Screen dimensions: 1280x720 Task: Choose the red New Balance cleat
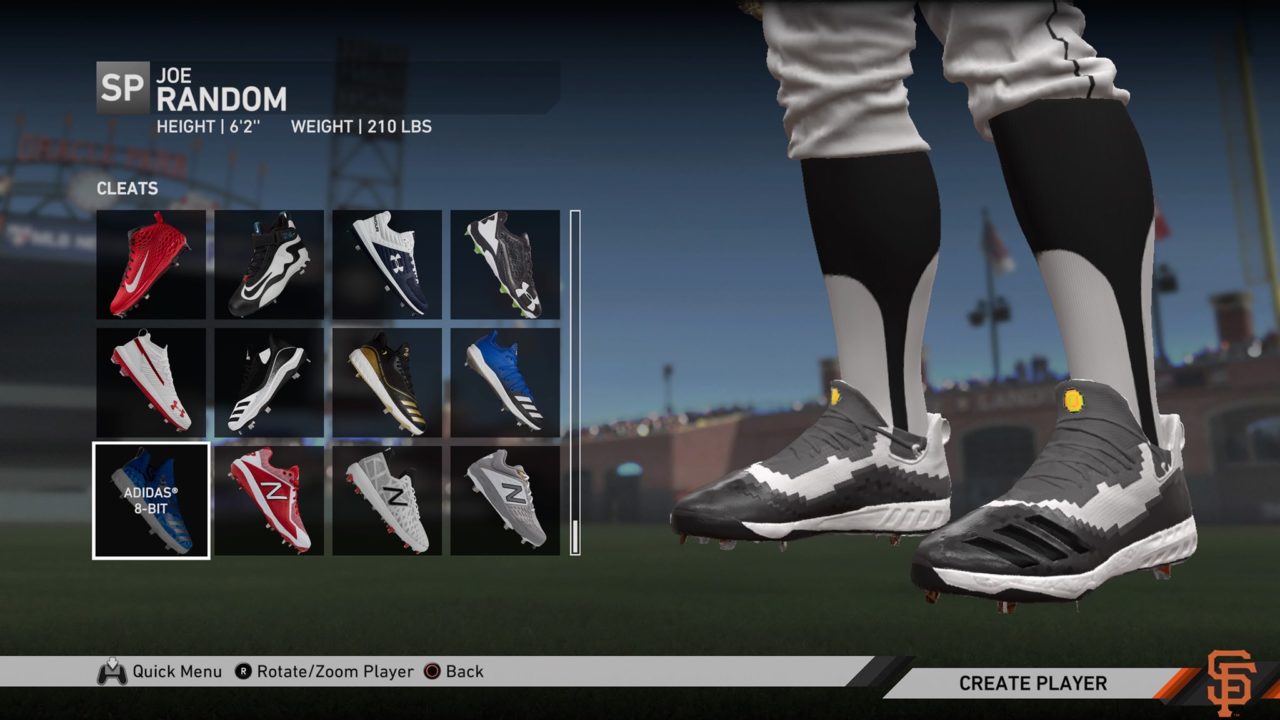269,500
